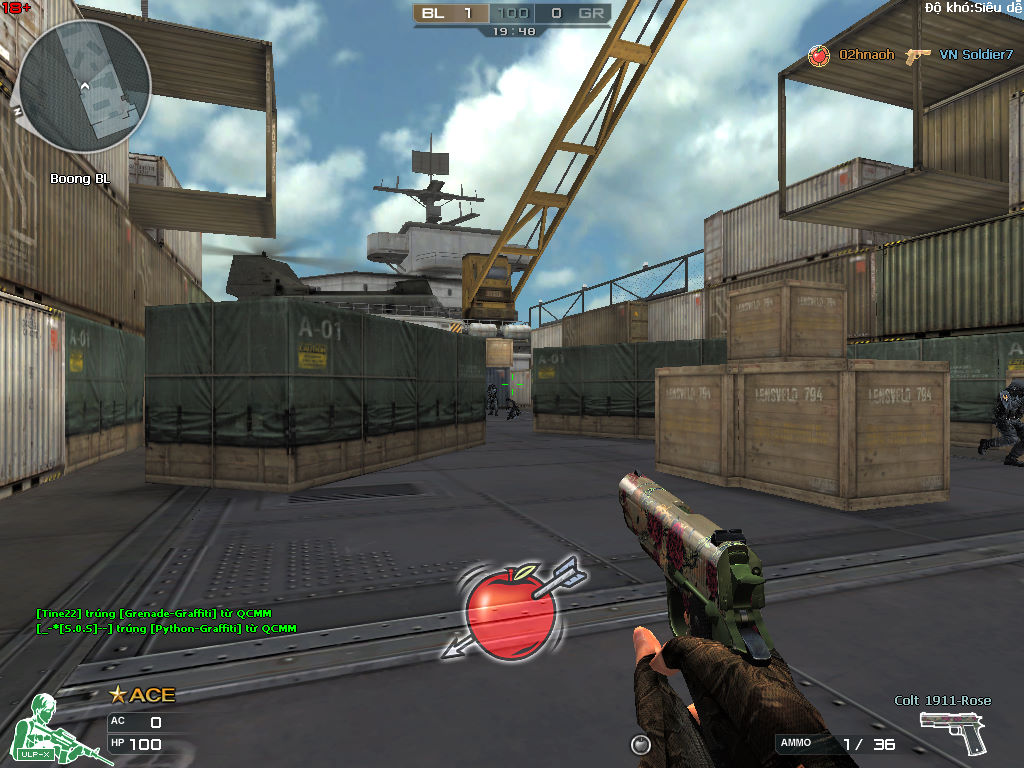Click the circular minimap radar
Screen dimensions: 1024x768
click(85, 85)
